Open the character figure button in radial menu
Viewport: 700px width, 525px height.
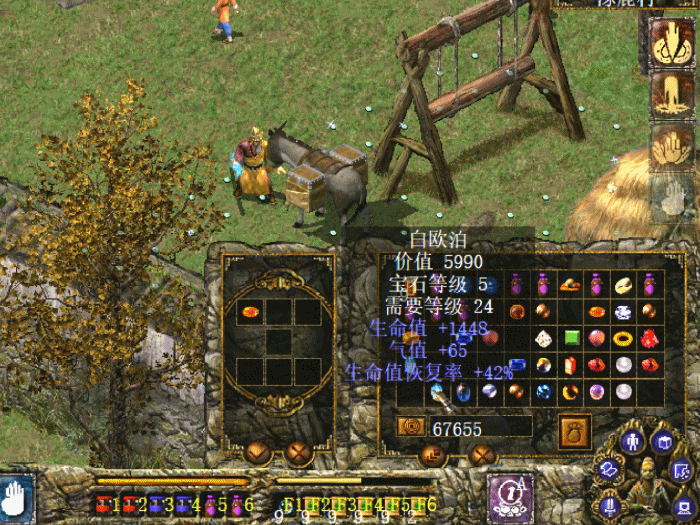[x=633, y=441]
